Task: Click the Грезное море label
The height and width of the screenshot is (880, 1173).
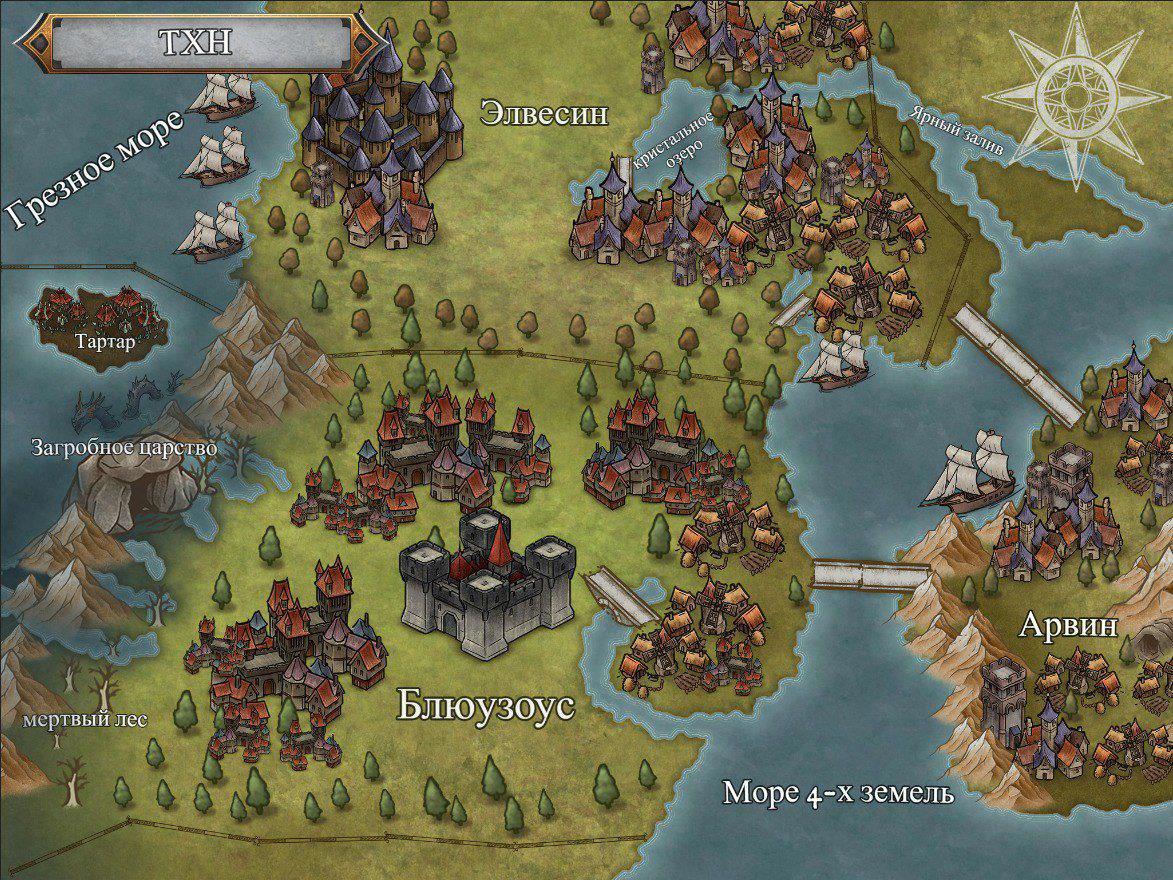Action: pyautogui.click(x=97, y=171)
